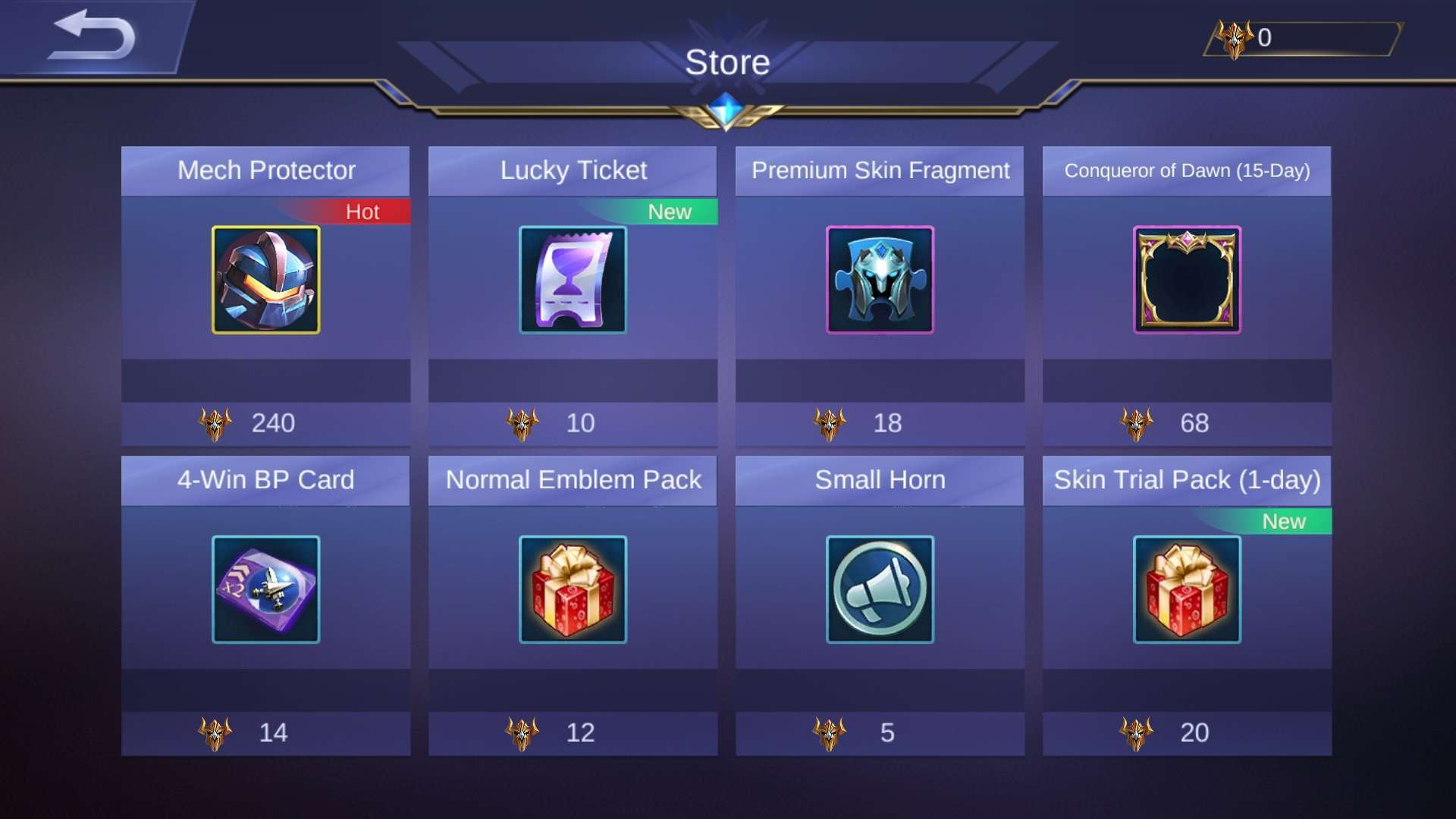Choose the Lucky Ticket item
This screenshot has width=1456, height=819.
[x=573, y=280]
